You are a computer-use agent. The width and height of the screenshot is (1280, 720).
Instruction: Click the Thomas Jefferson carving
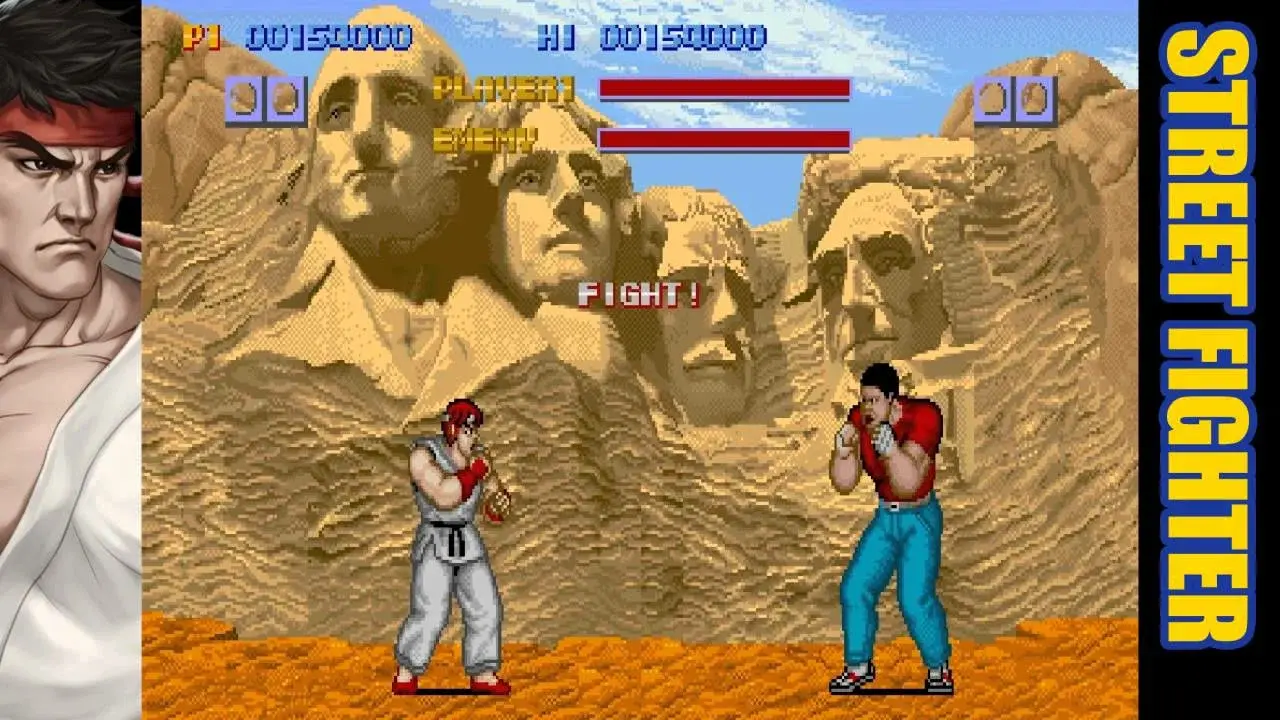tap(545, 230)
